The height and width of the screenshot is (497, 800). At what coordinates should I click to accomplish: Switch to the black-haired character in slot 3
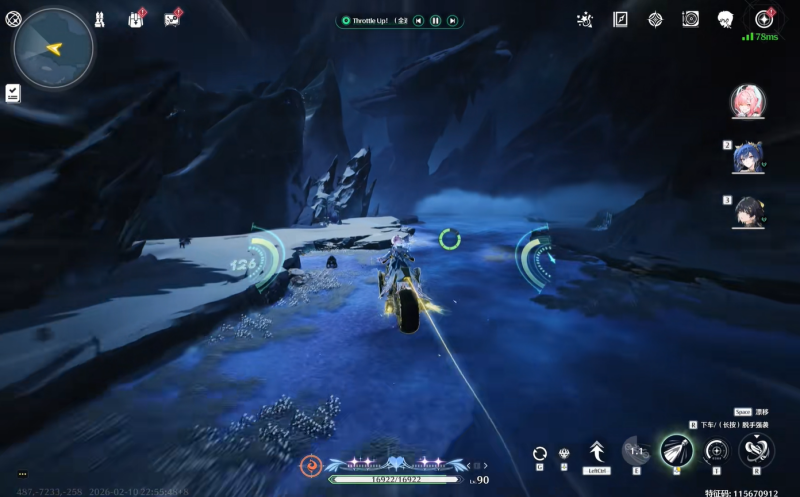[x=748, y=211]
